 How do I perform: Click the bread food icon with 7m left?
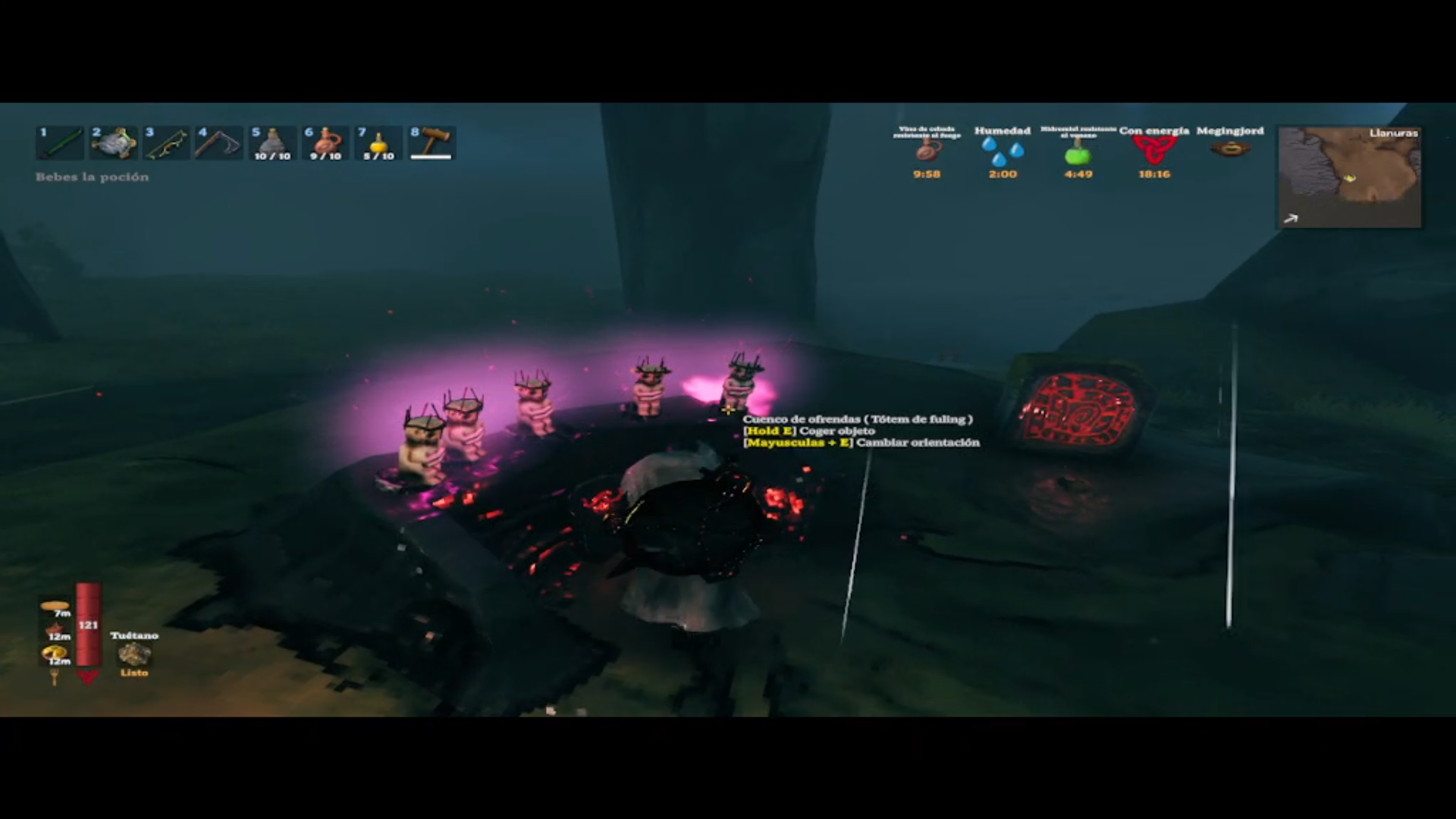click(x=55, y=607)
